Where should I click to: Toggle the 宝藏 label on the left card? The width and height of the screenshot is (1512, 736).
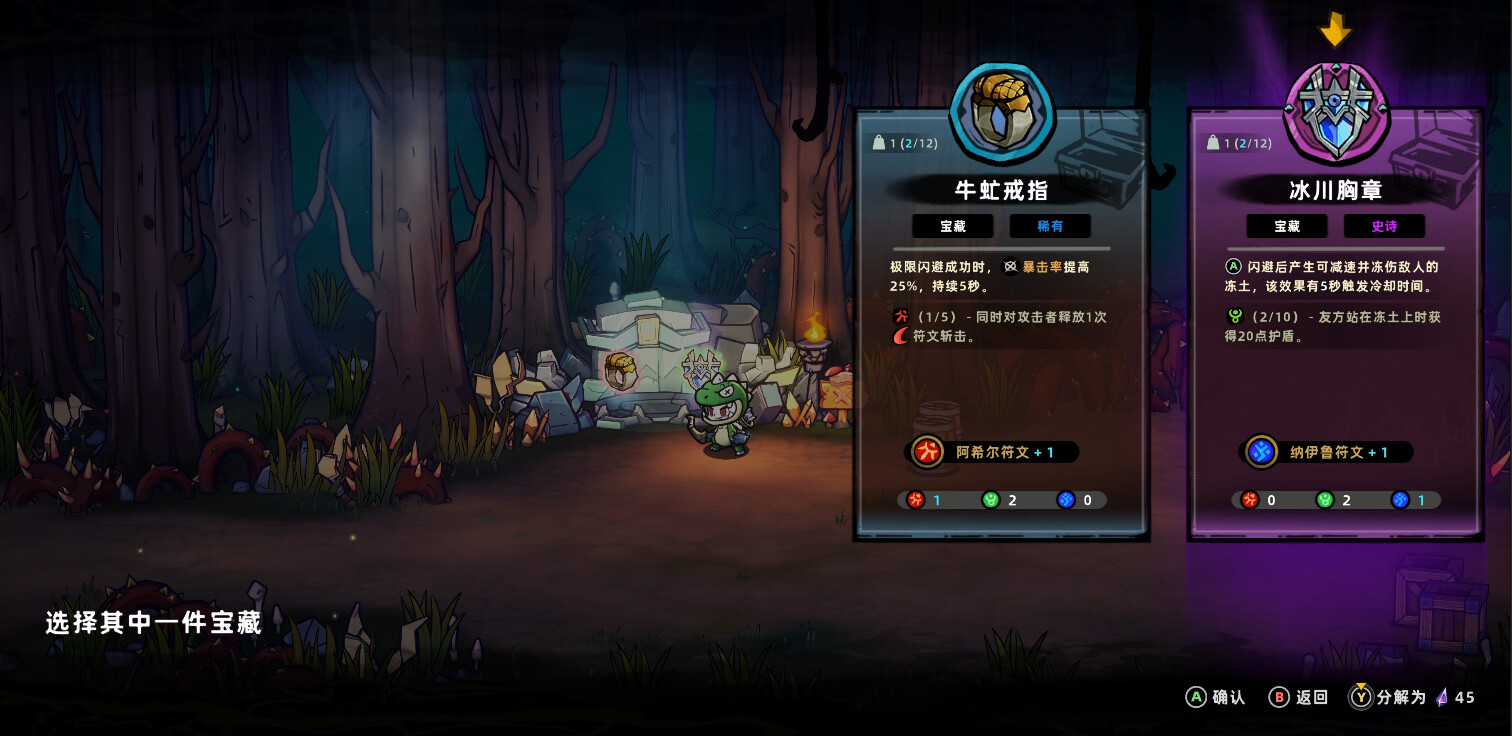click(952, 226)
